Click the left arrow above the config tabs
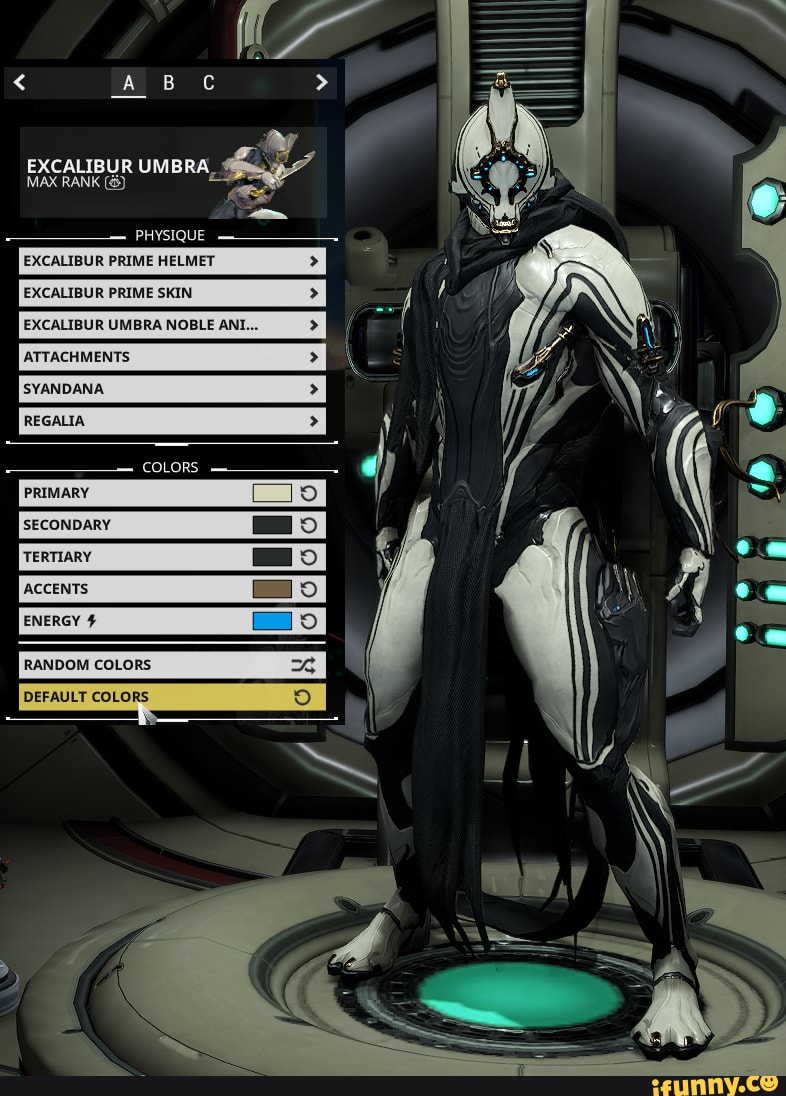This screenshot has width=786, height=1096. [19, 83]
